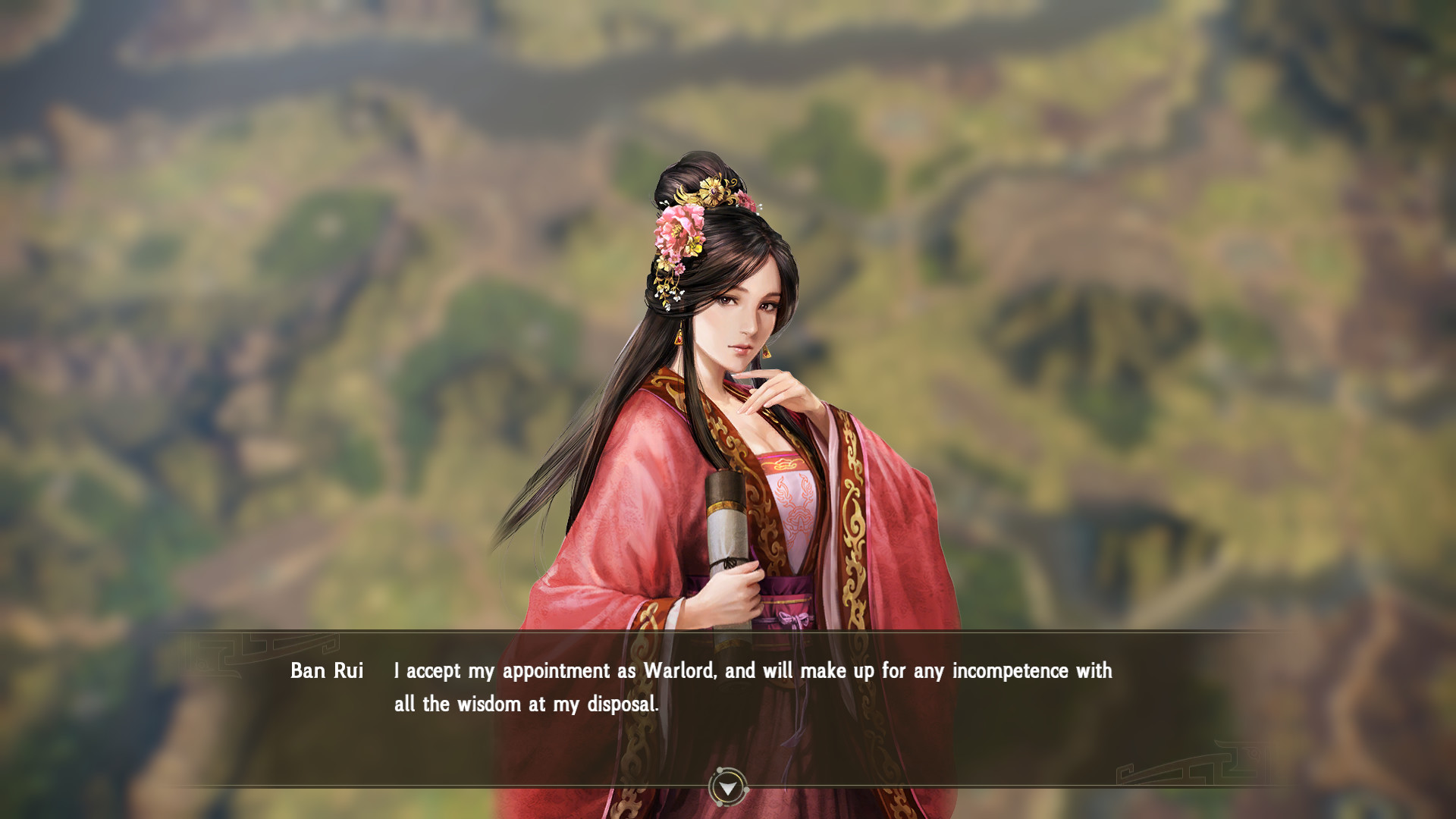
Task: Click Ban Rui's name label
Action: 326,671
